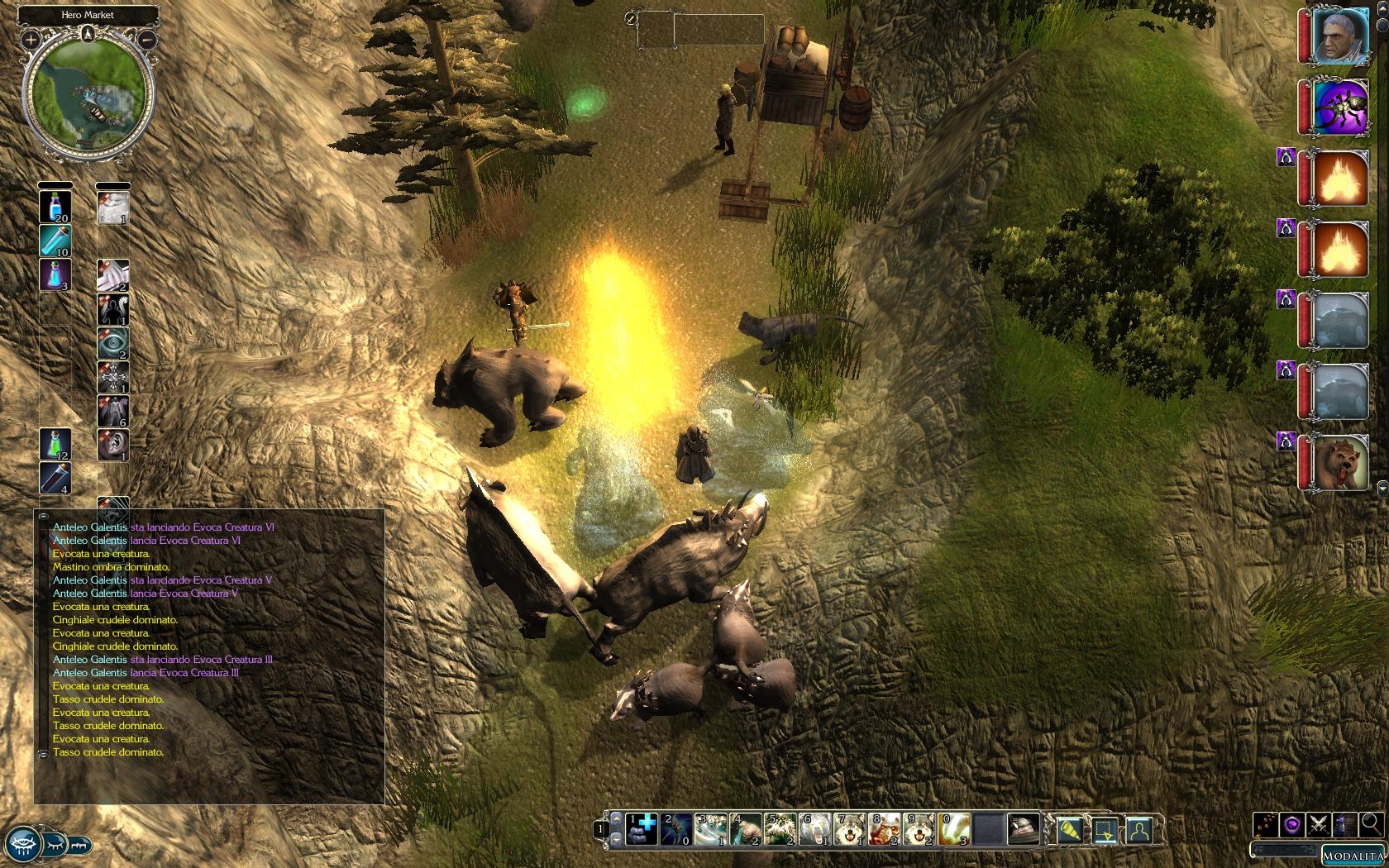Activate the eye spell quick slot

point(113,343)
